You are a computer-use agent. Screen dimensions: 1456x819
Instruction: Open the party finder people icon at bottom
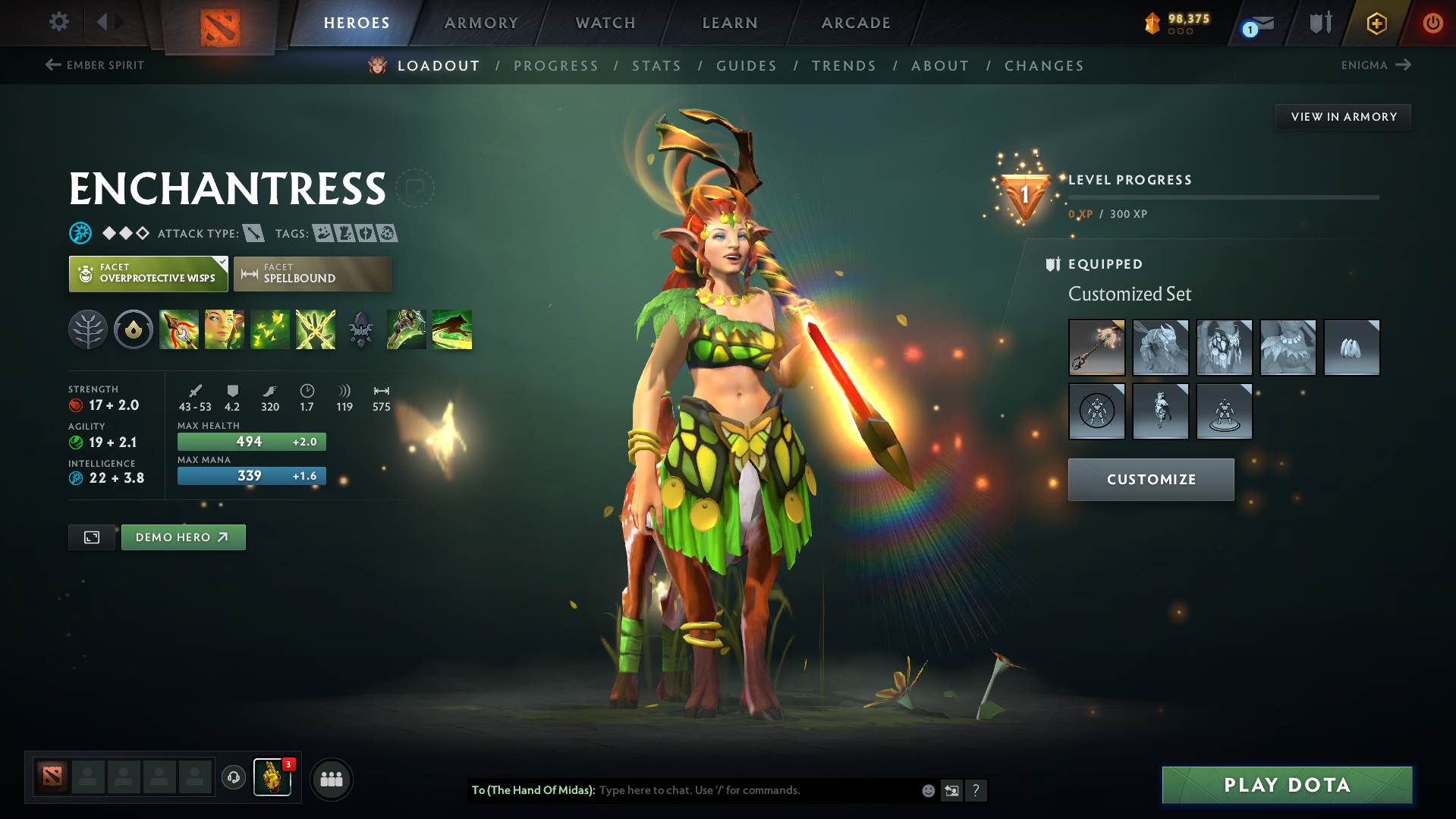331,779
